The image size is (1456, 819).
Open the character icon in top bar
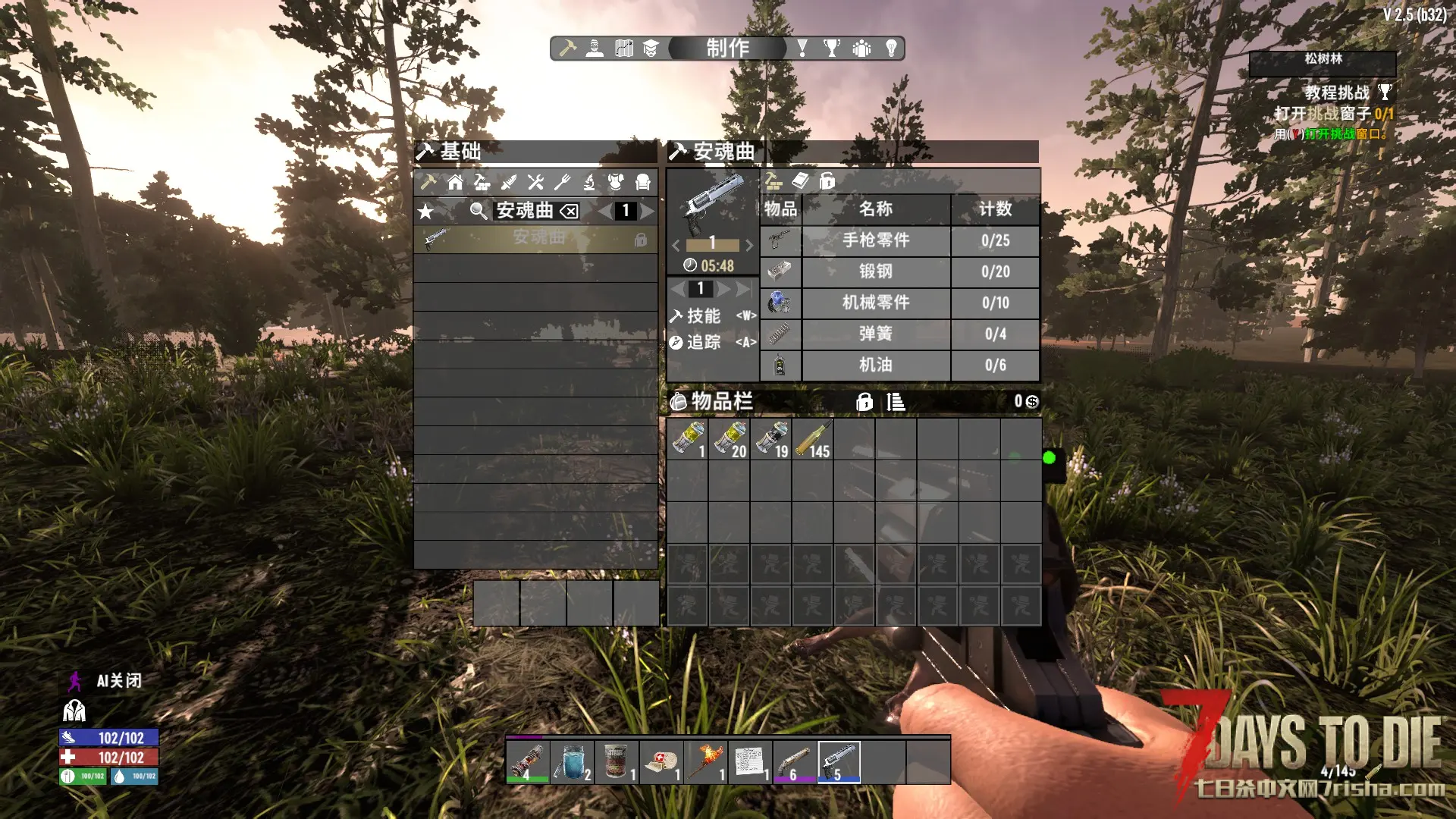pos(595,49)
